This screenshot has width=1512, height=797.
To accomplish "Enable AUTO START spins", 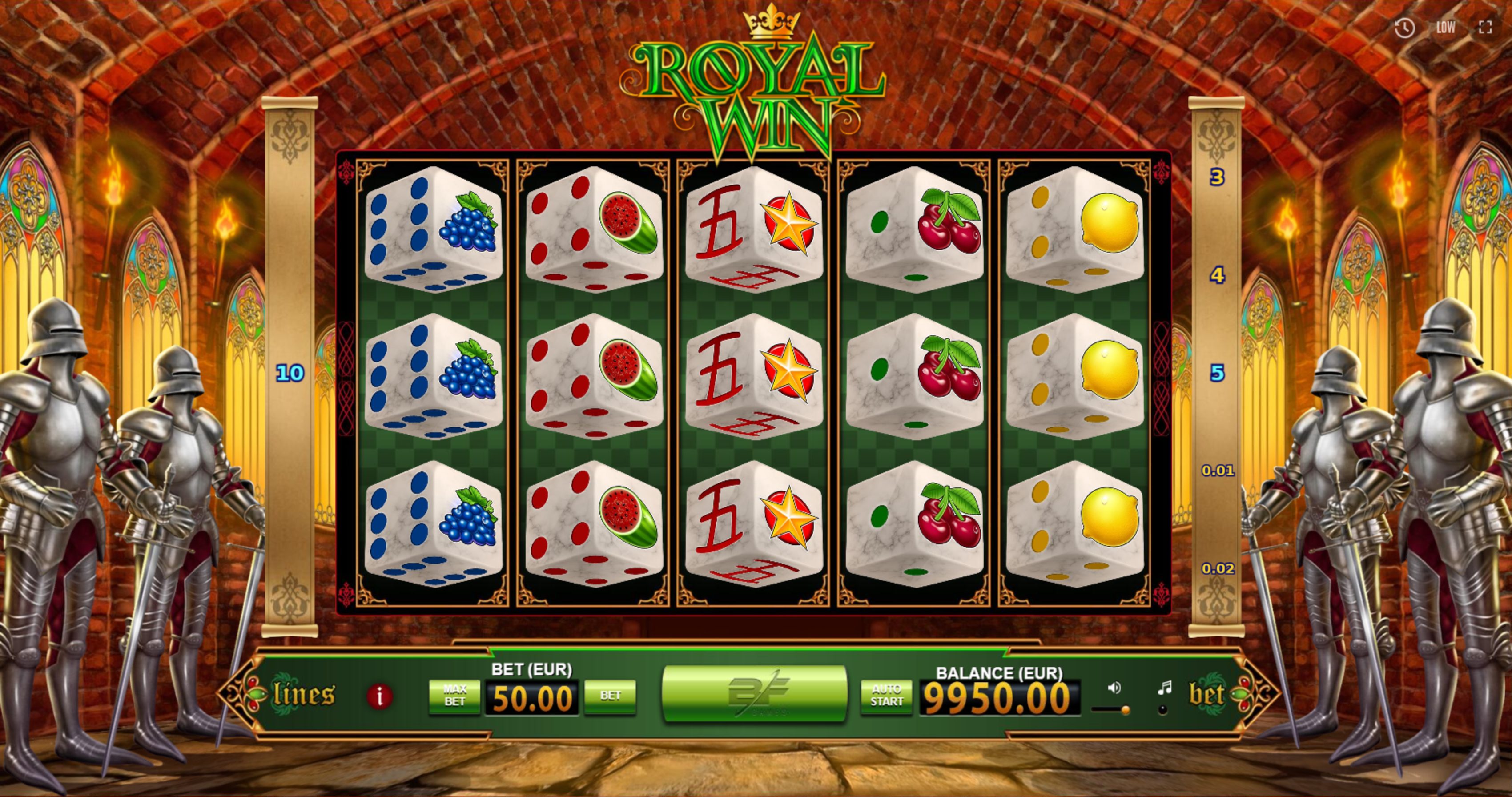I will coord(887,696).
